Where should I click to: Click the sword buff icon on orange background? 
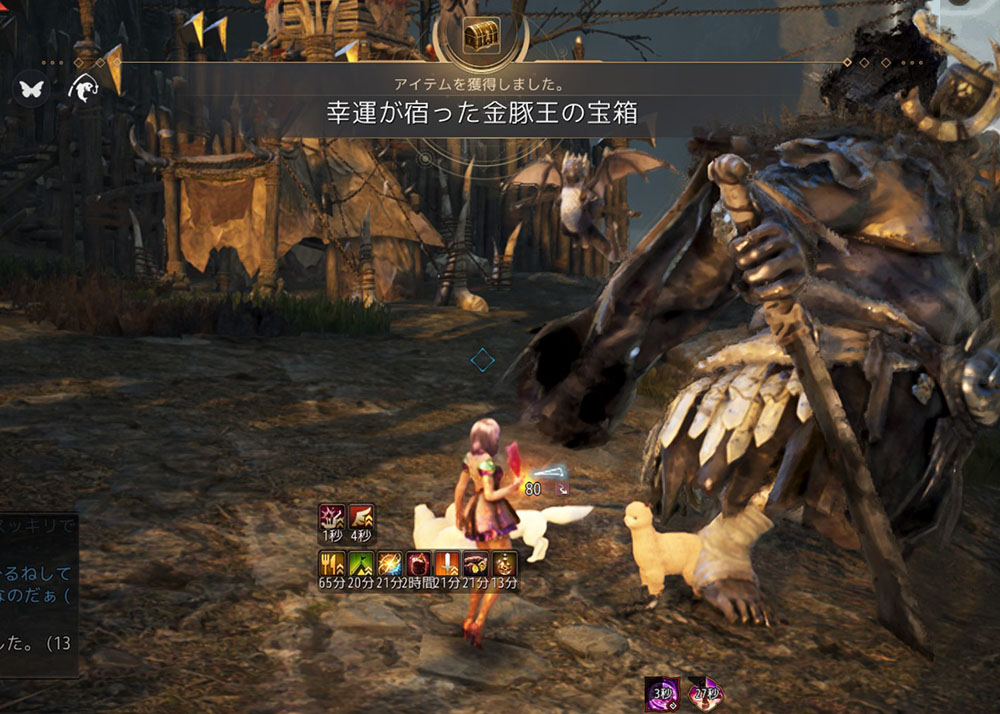[x=447, y=563]
